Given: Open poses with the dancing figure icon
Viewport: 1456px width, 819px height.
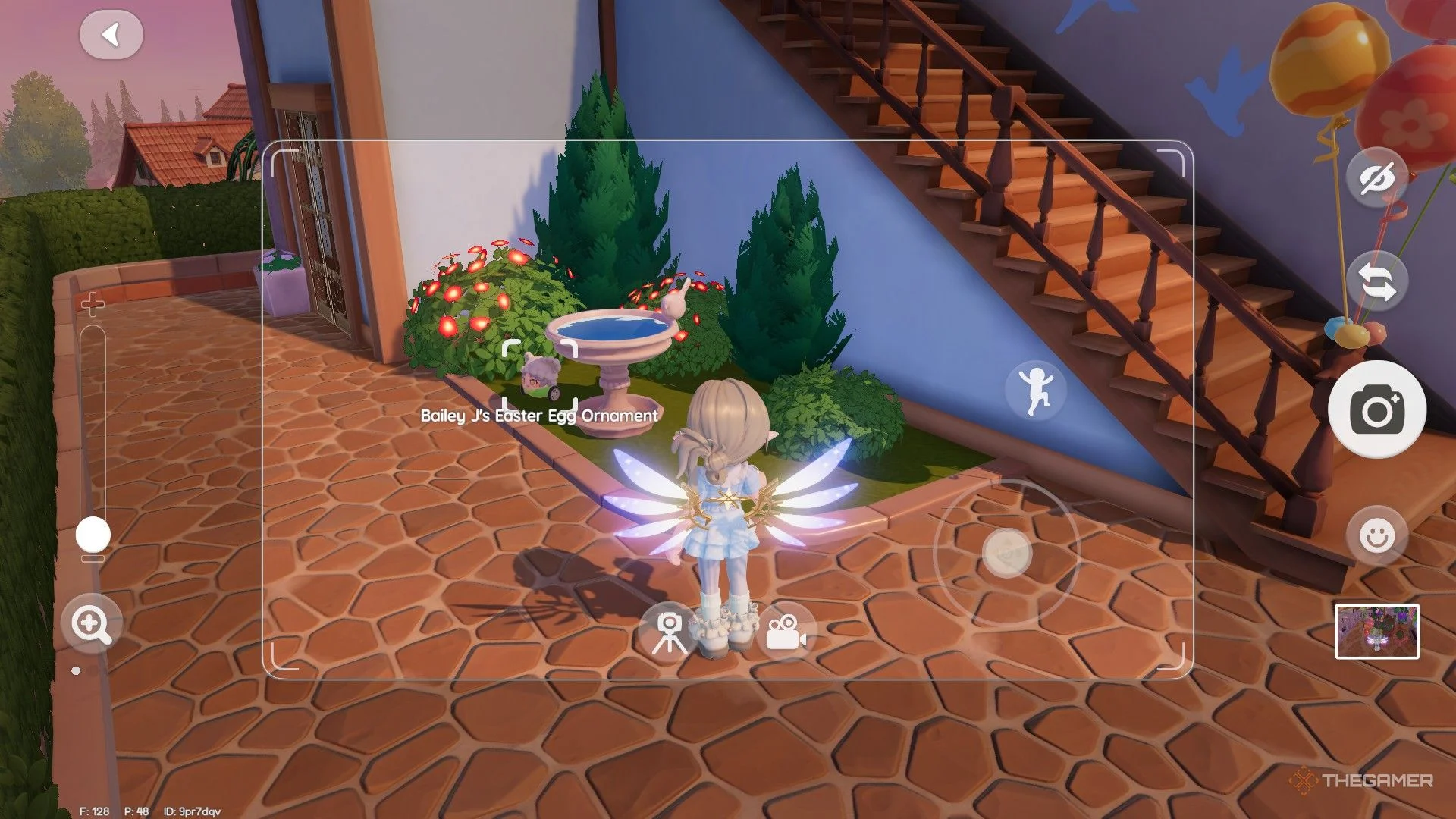Looking at the screenshot, I should [x=1036, y=389].
